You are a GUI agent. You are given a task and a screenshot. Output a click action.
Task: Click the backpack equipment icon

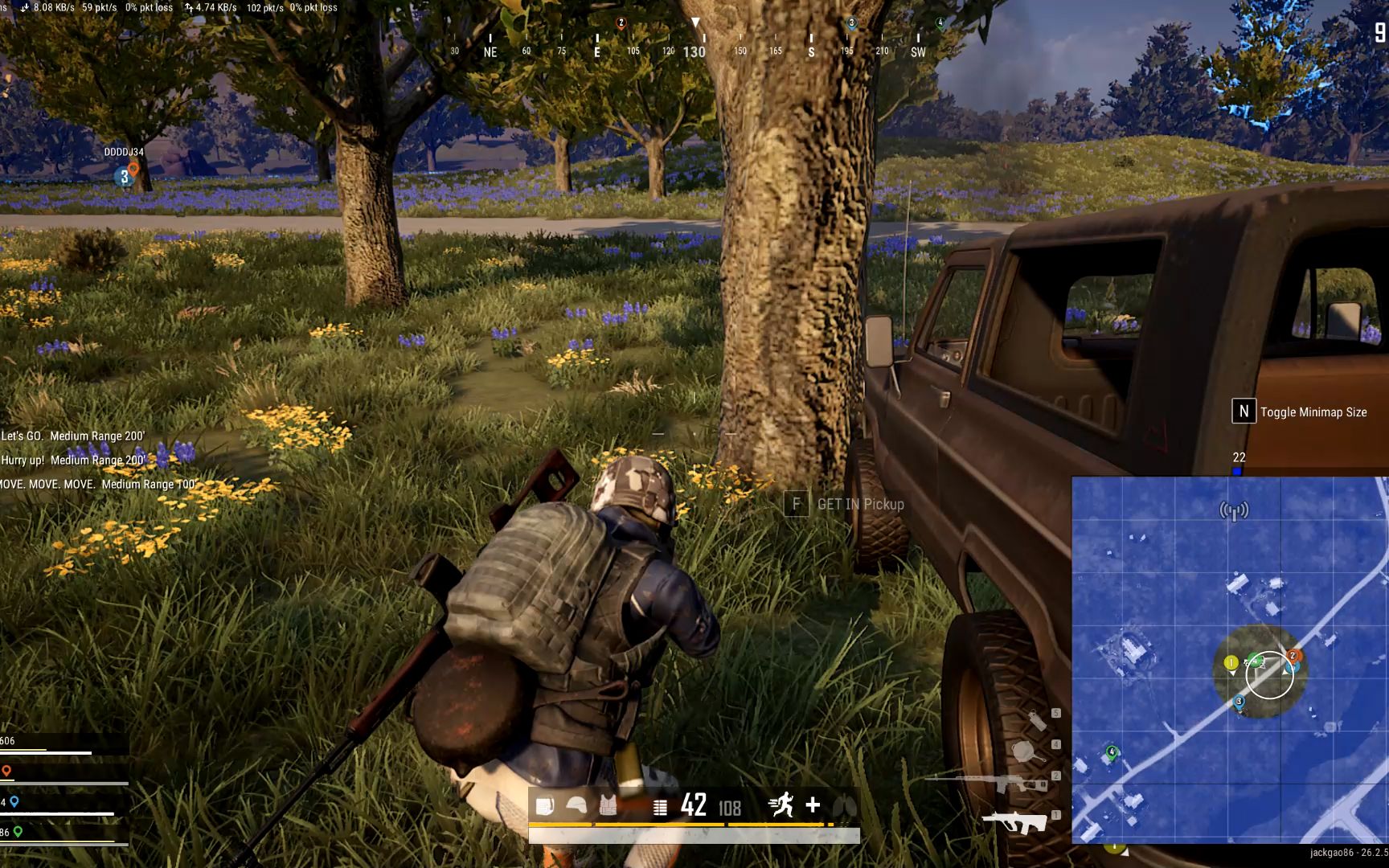pos(545,805)
